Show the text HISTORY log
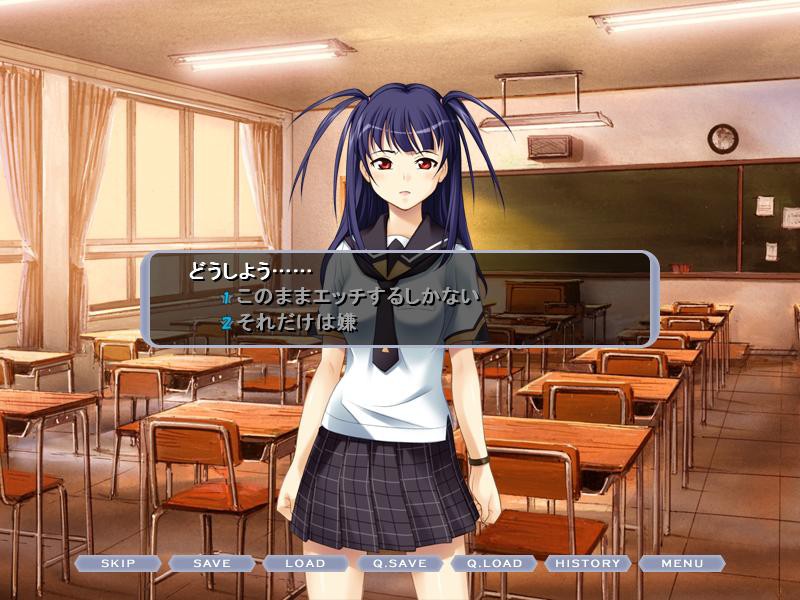Screen dimensions: 800x600 click(588, 563)
